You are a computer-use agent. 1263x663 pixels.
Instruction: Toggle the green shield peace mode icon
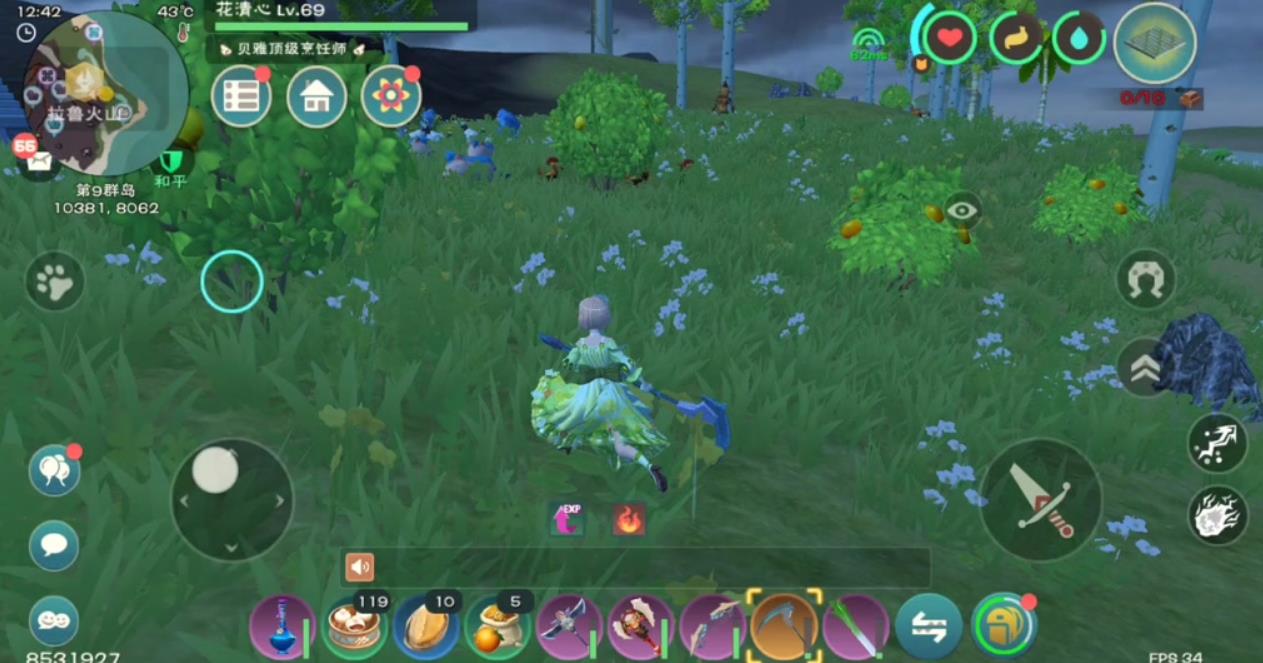[174, 161]
